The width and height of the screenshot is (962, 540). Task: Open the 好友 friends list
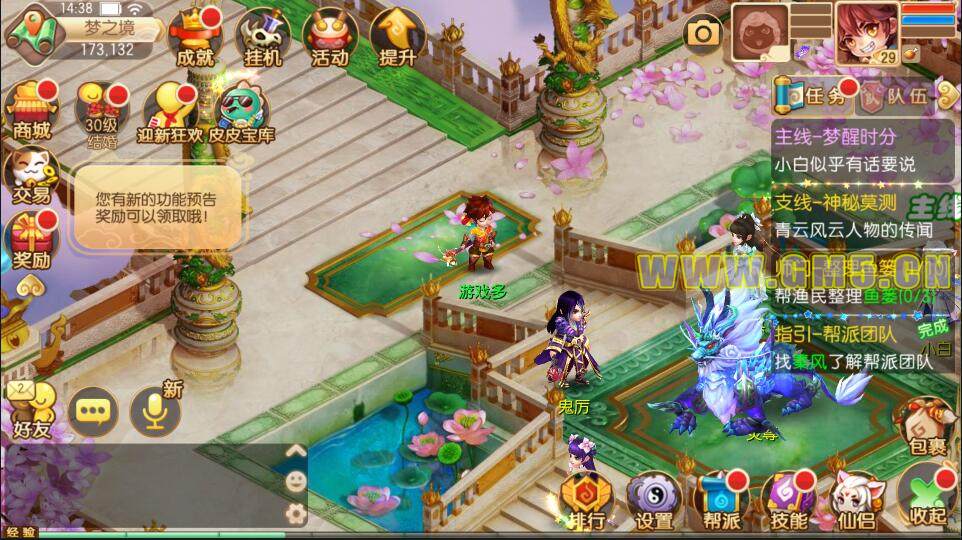pyautogui.click(x=31, y=410)
